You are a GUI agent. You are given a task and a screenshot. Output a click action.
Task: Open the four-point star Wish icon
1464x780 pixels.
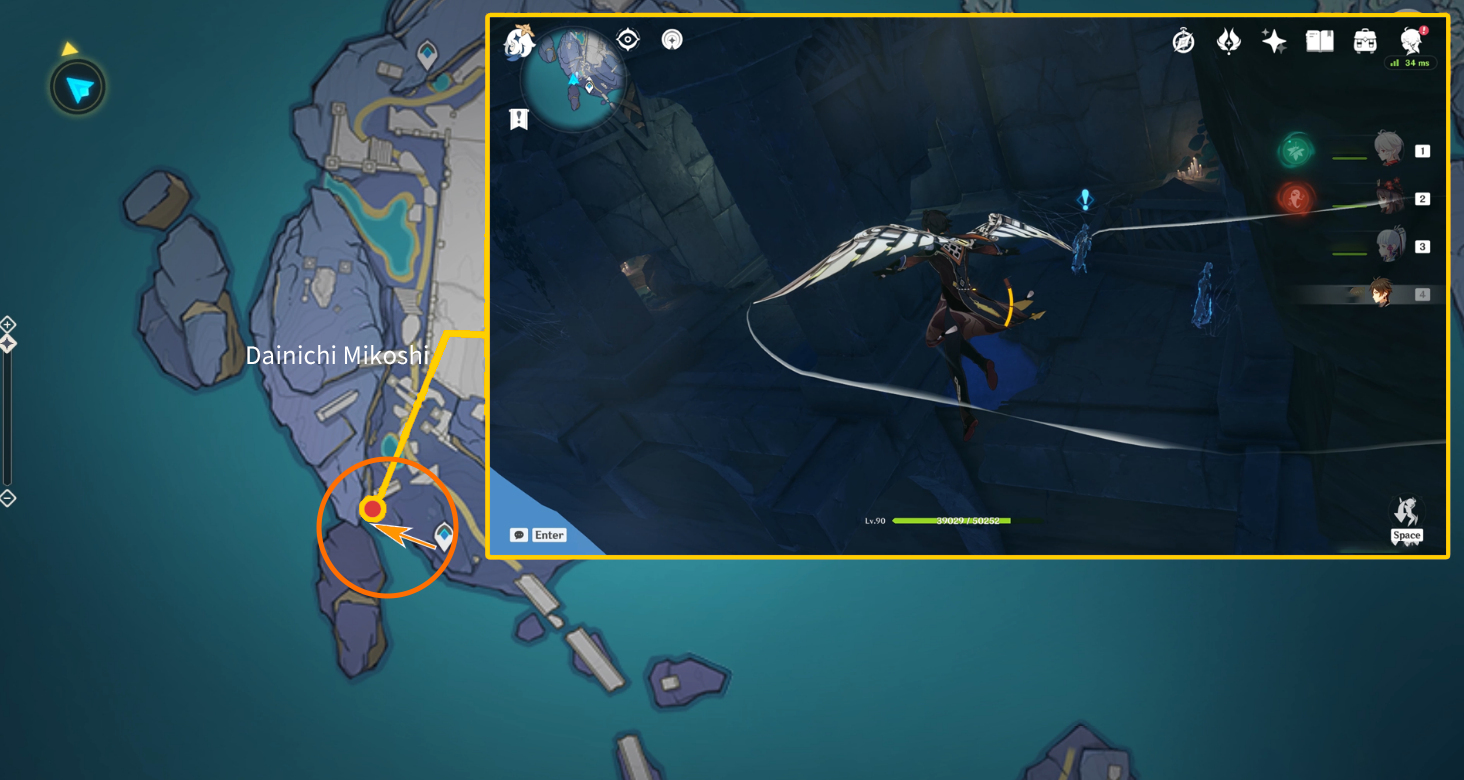[x=1274, y=41]
